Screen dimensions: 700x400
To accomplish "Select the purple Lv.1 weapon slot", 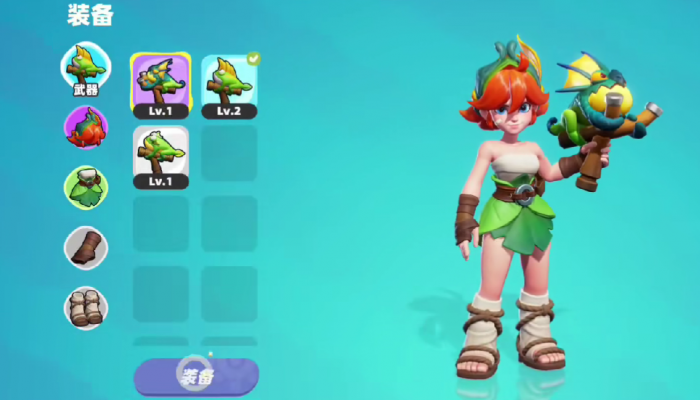I will pos(160,85).
